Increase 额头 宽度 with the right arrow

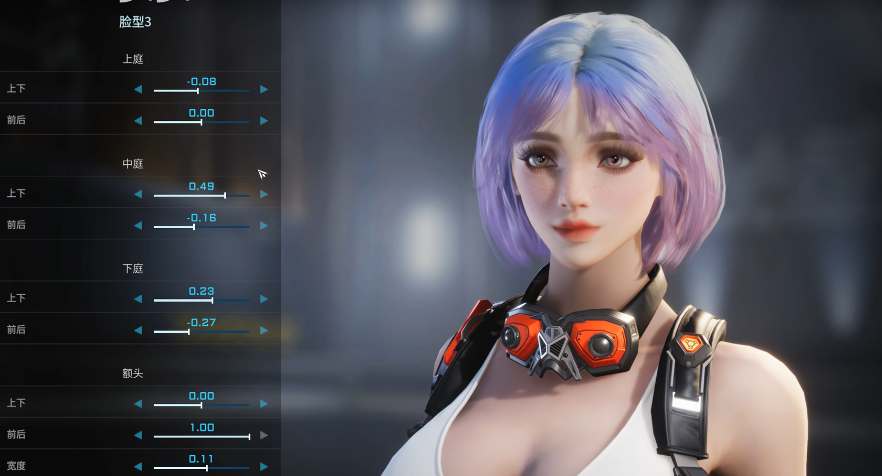tap(264, 466)
